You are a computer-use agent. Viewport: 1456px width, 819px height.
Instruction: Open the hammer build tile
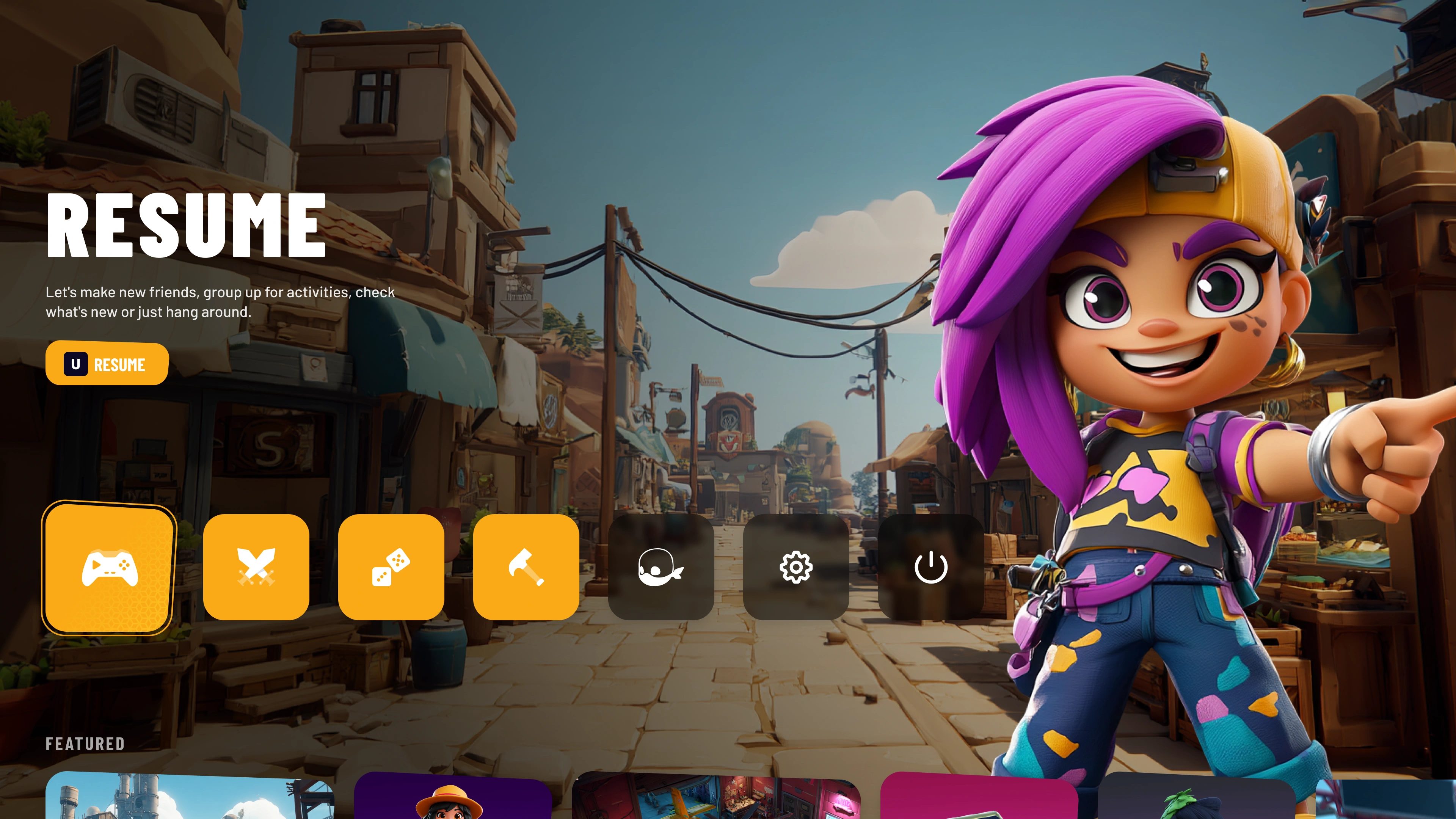coord(526,567)
